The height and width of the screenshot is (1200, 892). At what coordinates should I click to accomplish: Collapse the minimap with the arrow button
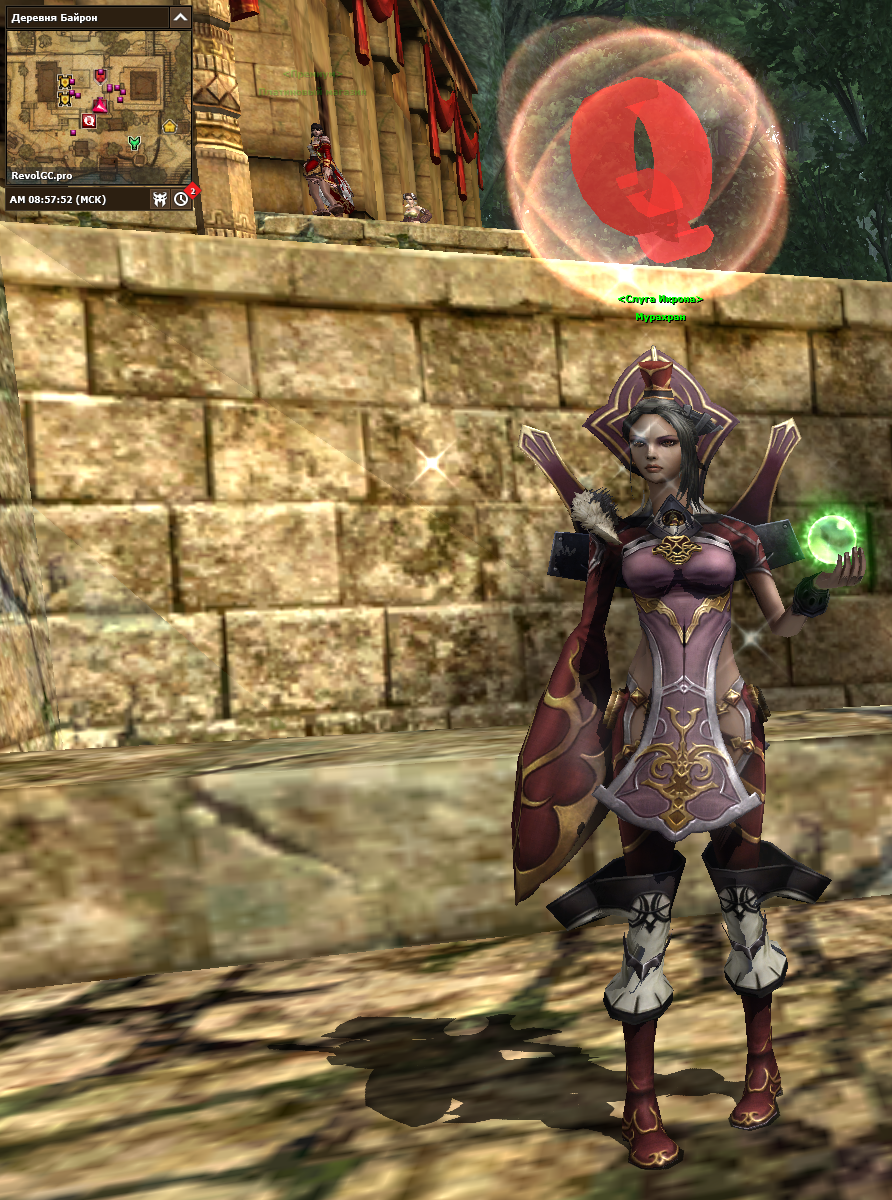[179, 17]
